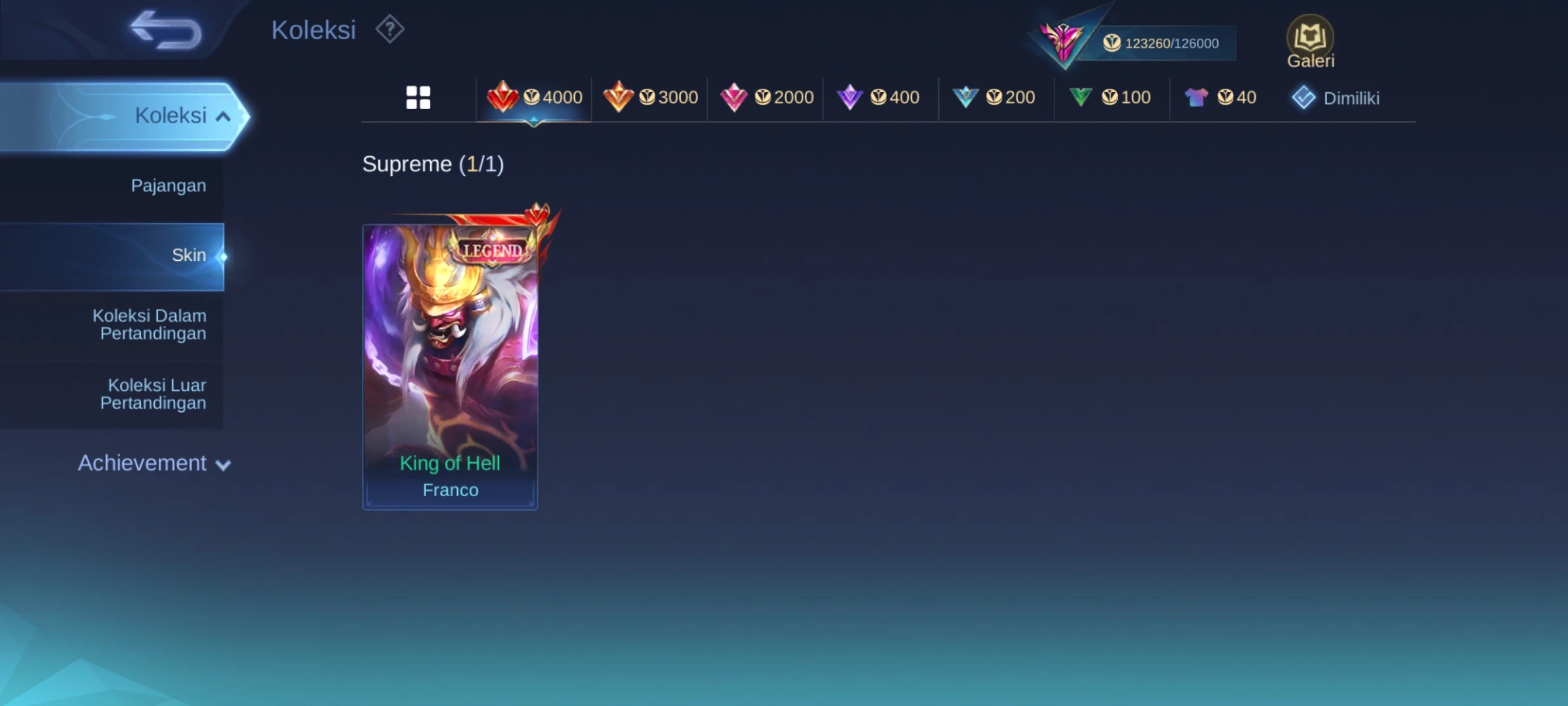Select the Skin menu entry

[188, 256]
